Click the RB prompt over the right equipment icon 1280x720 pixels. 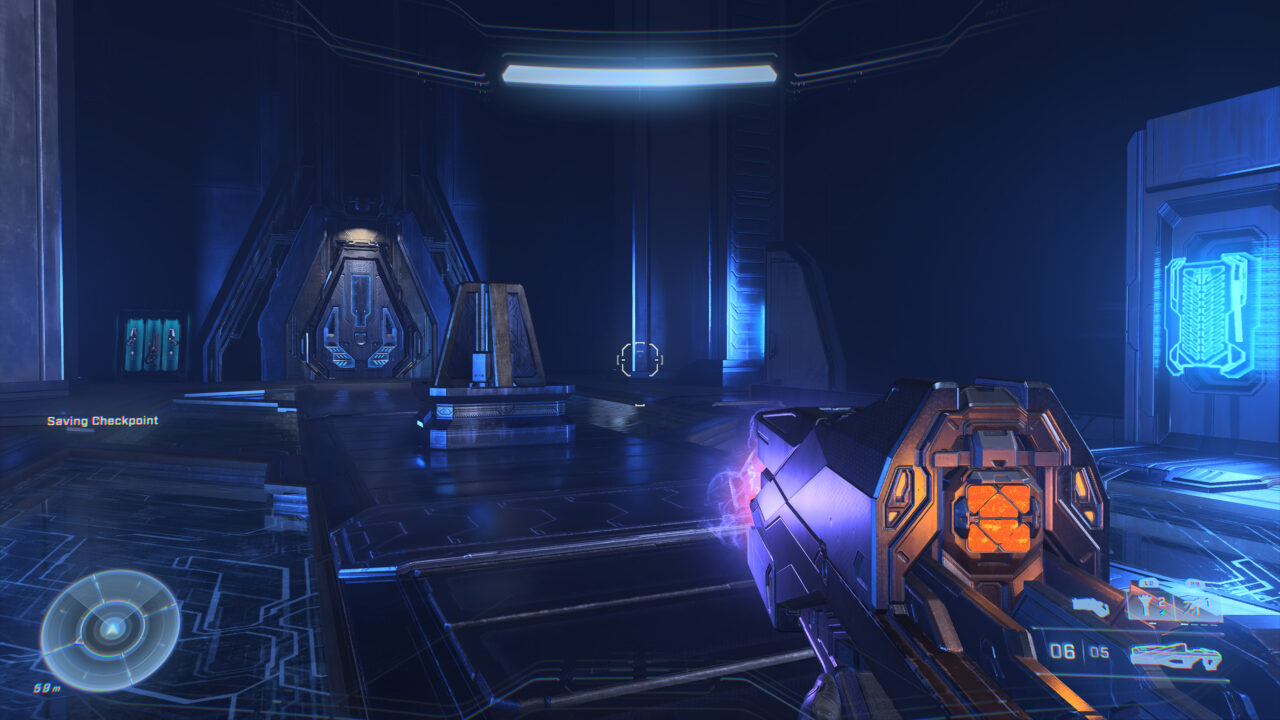[1195, 582]
